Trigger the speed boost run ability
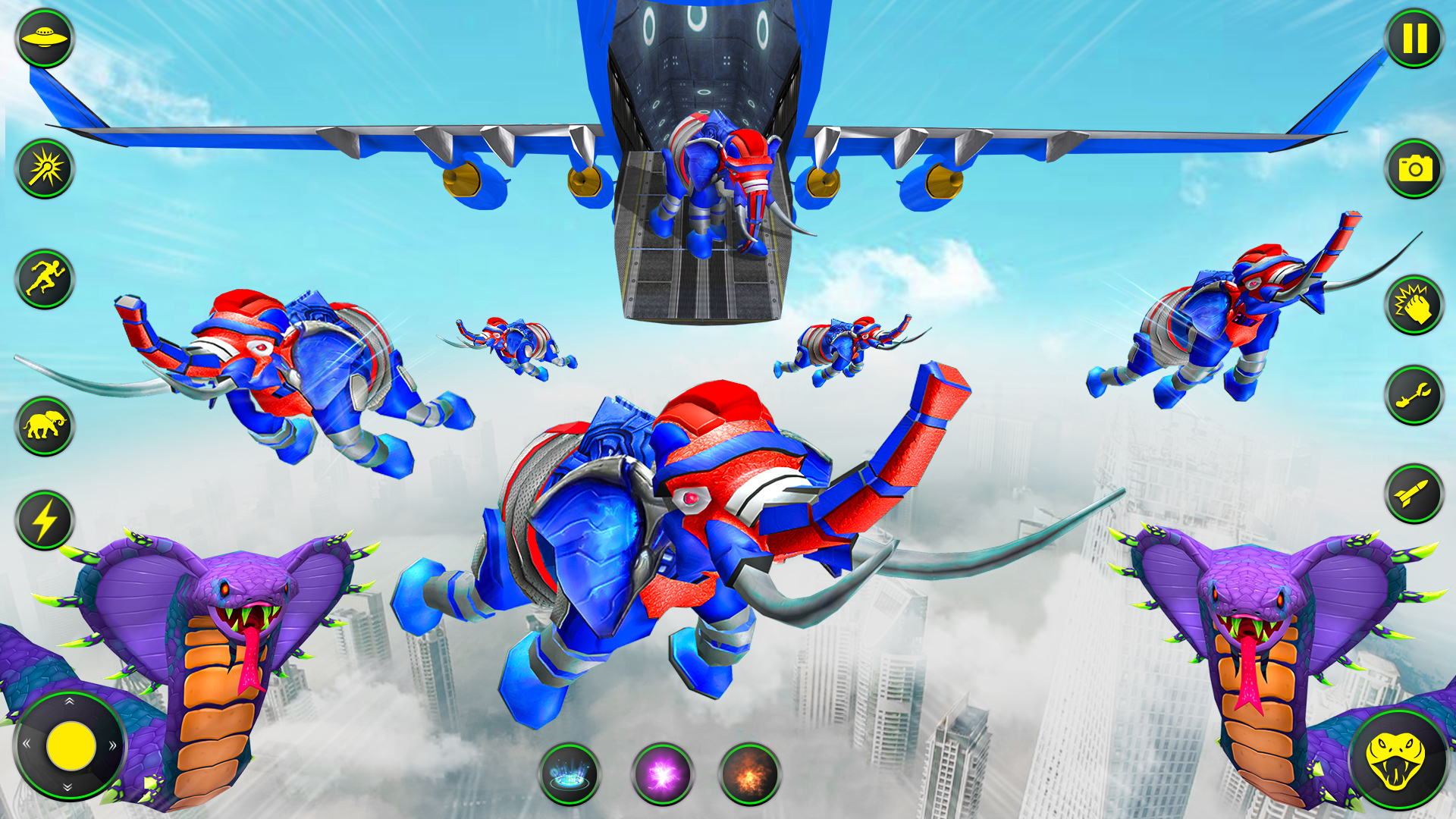 click(x=43, y=281)
